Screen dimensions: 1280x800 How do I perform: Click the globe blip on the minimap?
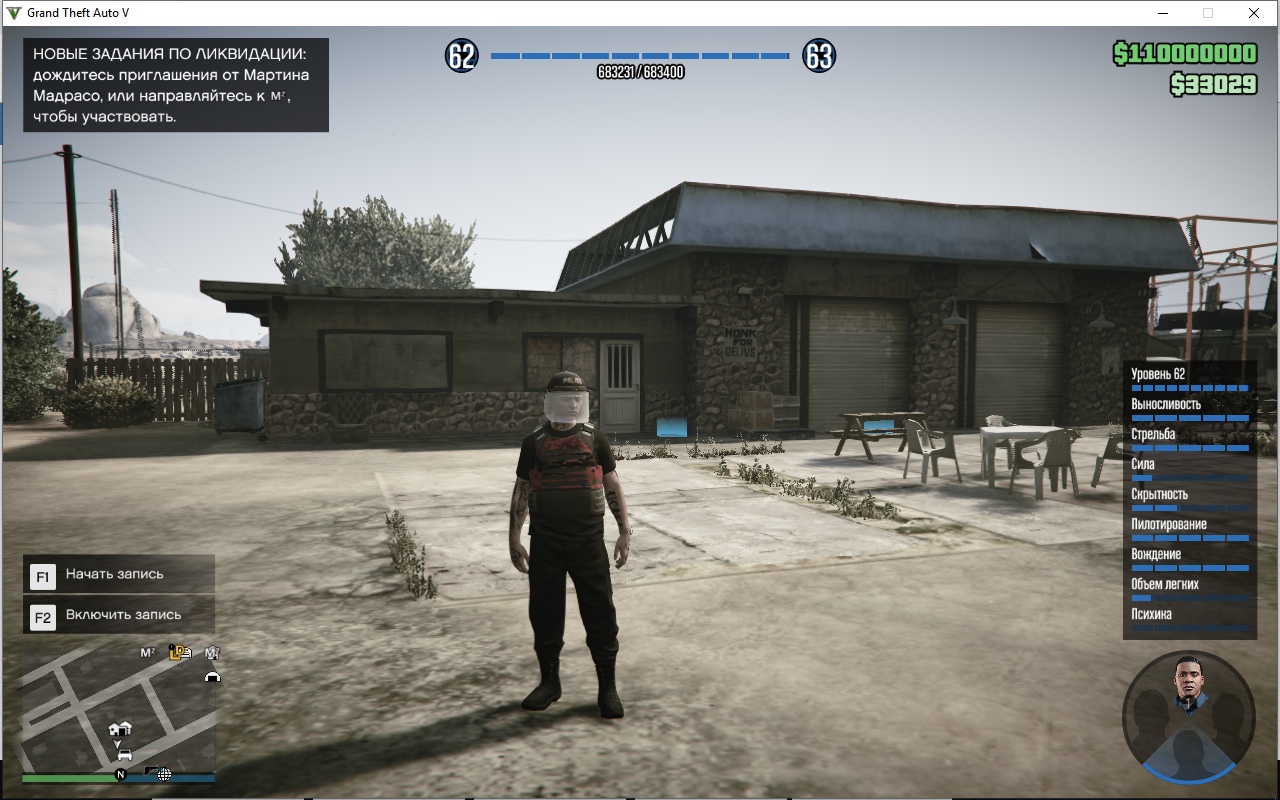point(165,774)
